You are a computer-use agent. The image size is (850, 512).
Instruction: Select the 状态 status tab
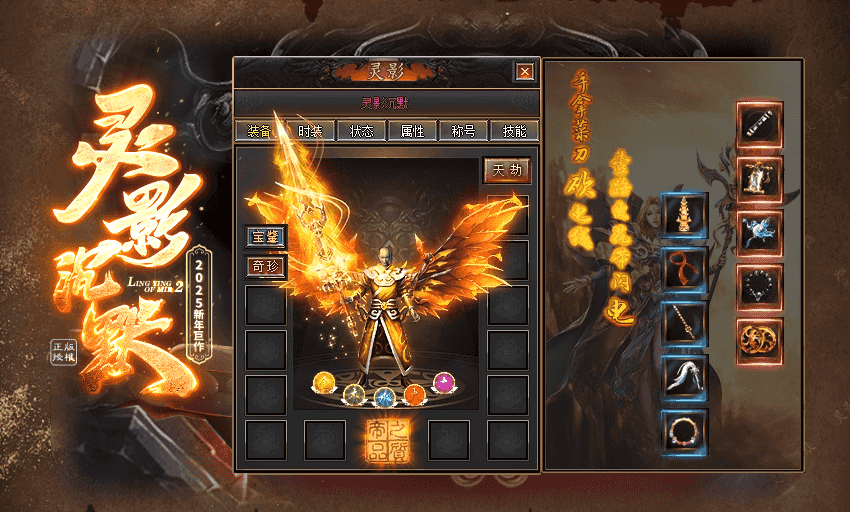[361, 131]
